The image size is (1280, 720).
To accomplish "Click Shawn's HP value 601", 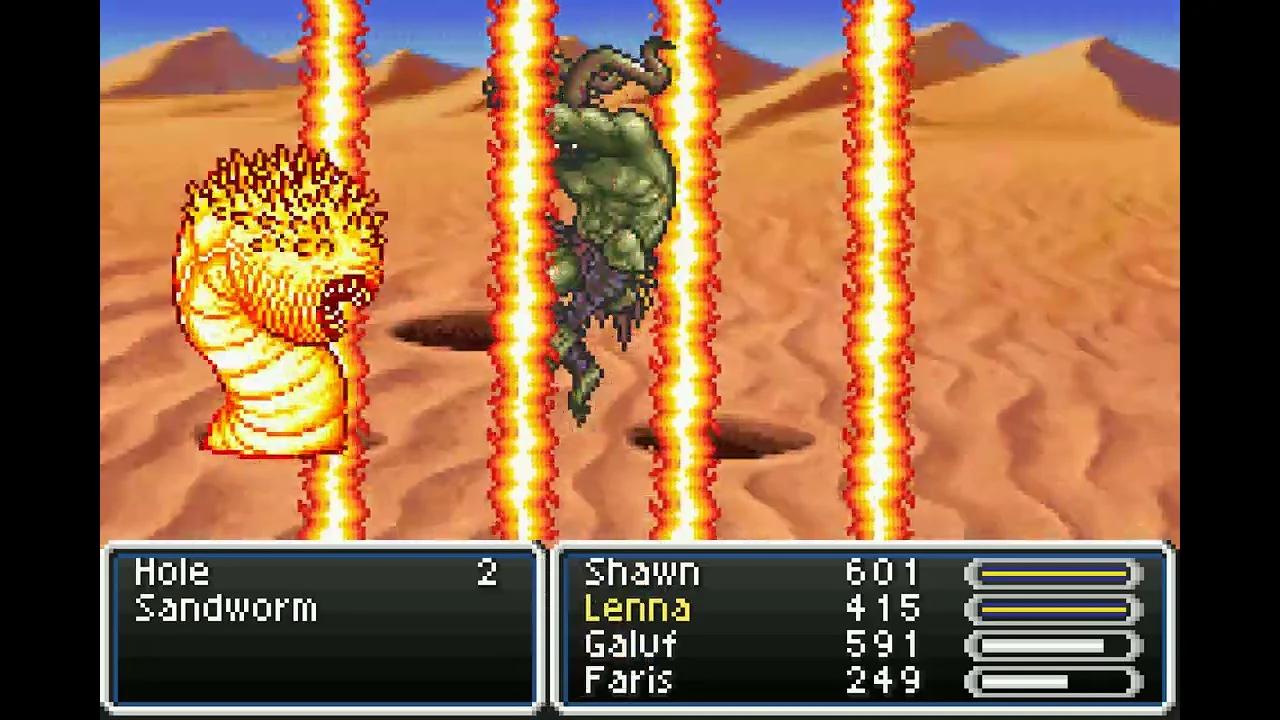I will (880, 572).
